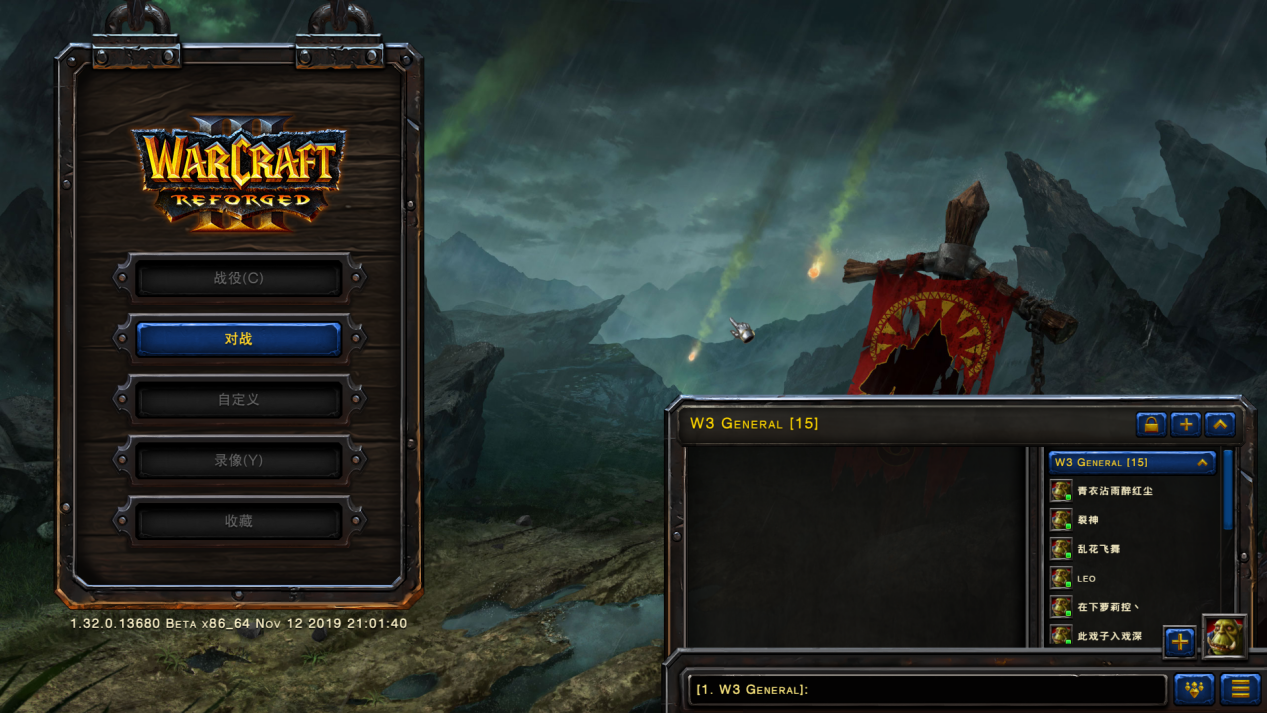Open the three-line options menu button
The image size is (1267, 713).
pos(1240,689)
